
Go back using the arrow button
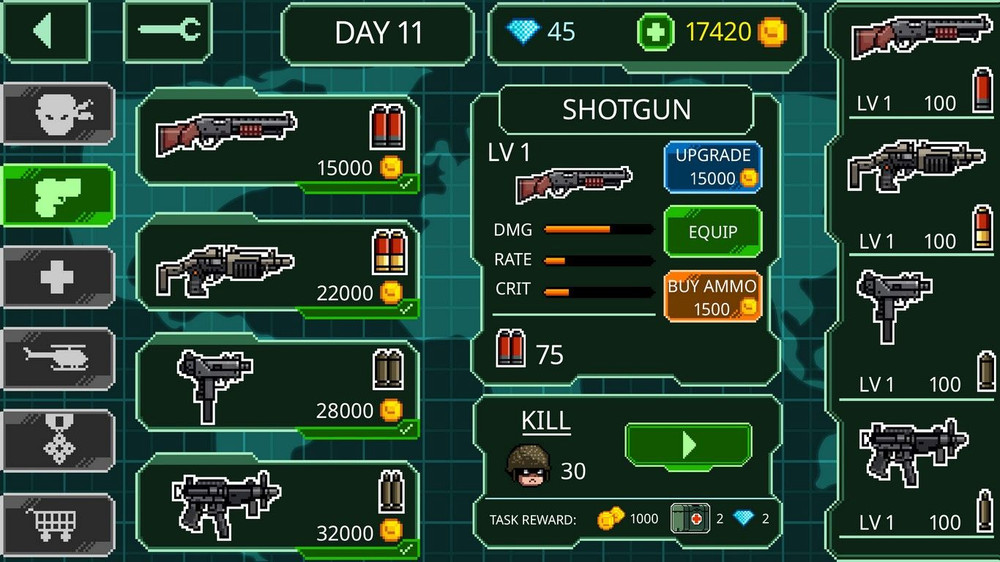click(x=44, y=31)
